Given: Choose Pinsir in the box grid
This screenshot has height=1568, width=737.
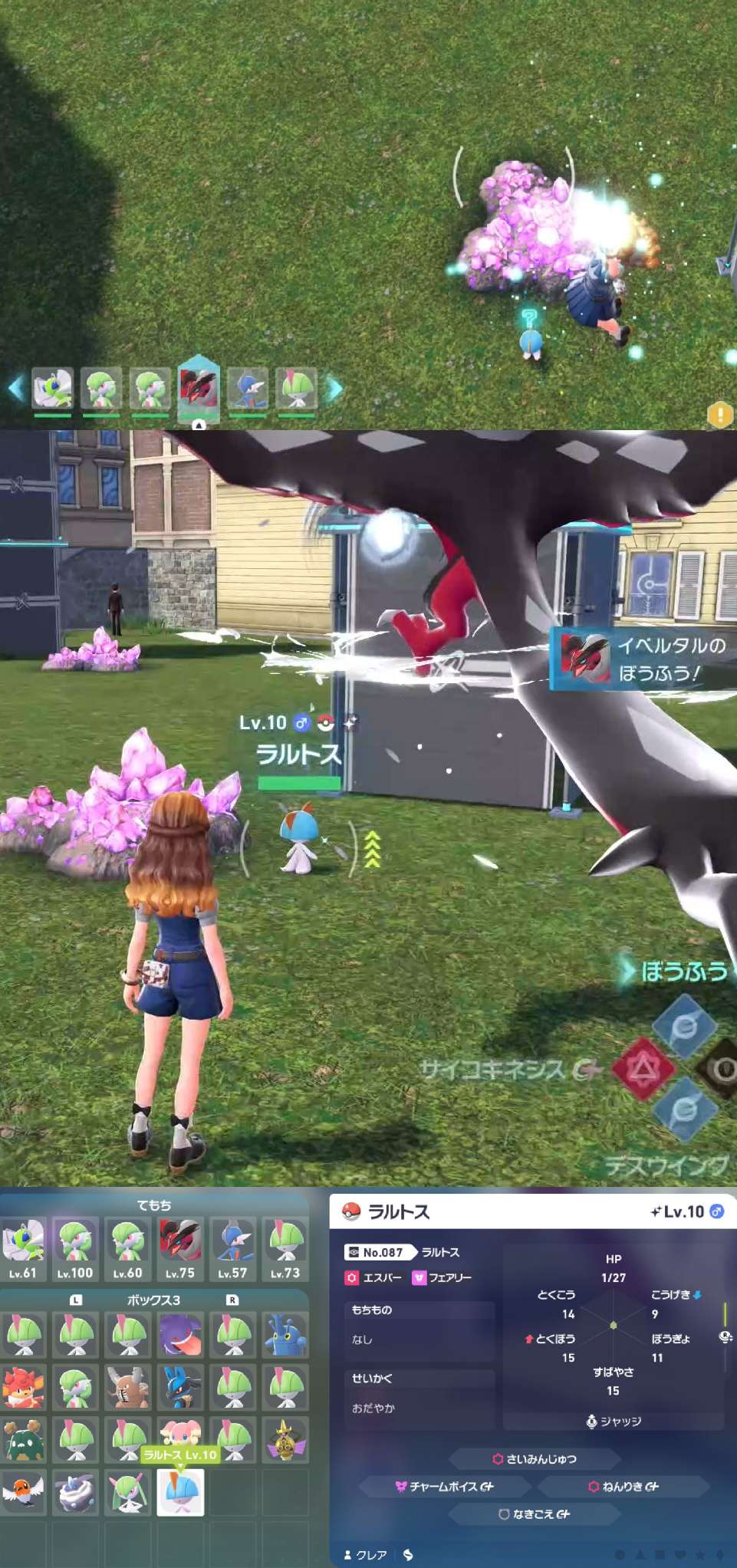Looking at the screenshot, I should pos(128,1387).
